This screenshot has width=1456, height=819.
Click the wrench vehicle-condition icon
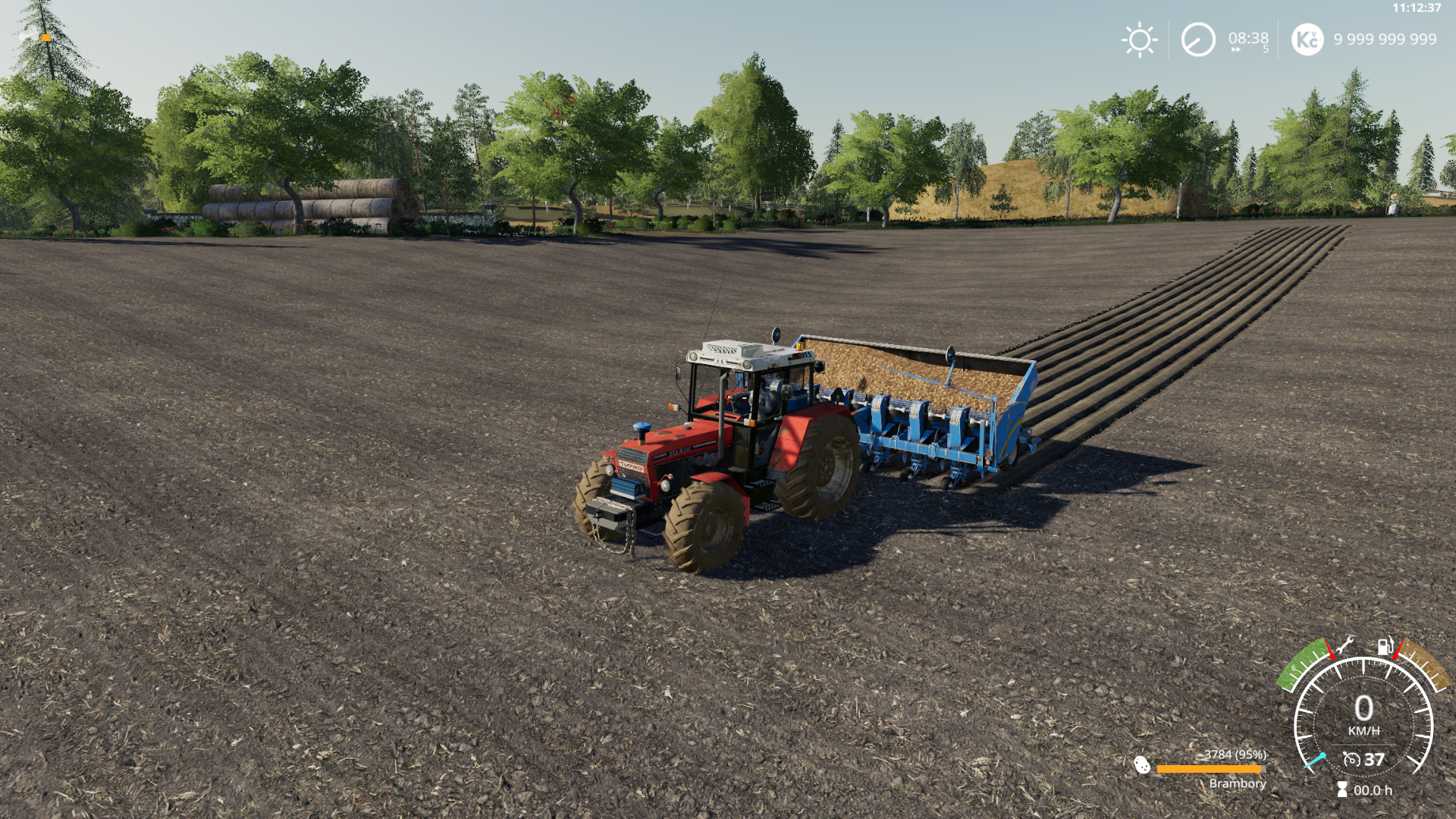1345,645
